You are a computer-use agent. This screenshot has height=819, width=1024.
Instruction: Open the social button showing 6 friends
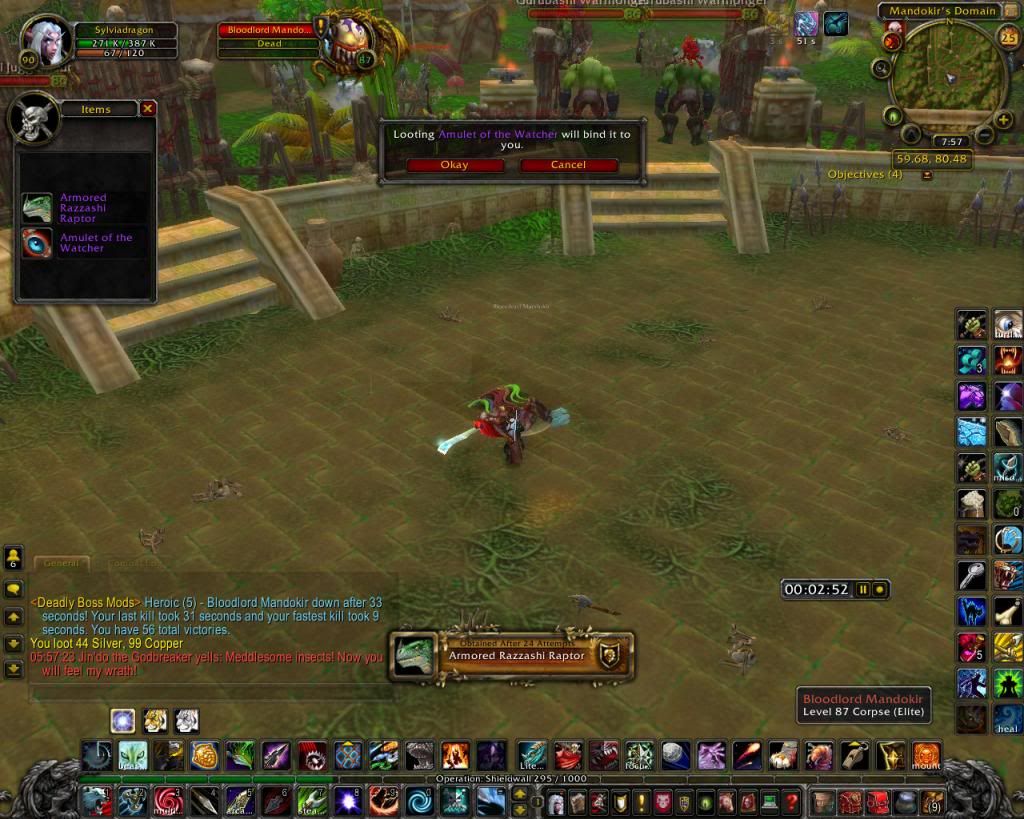[14, 557]
